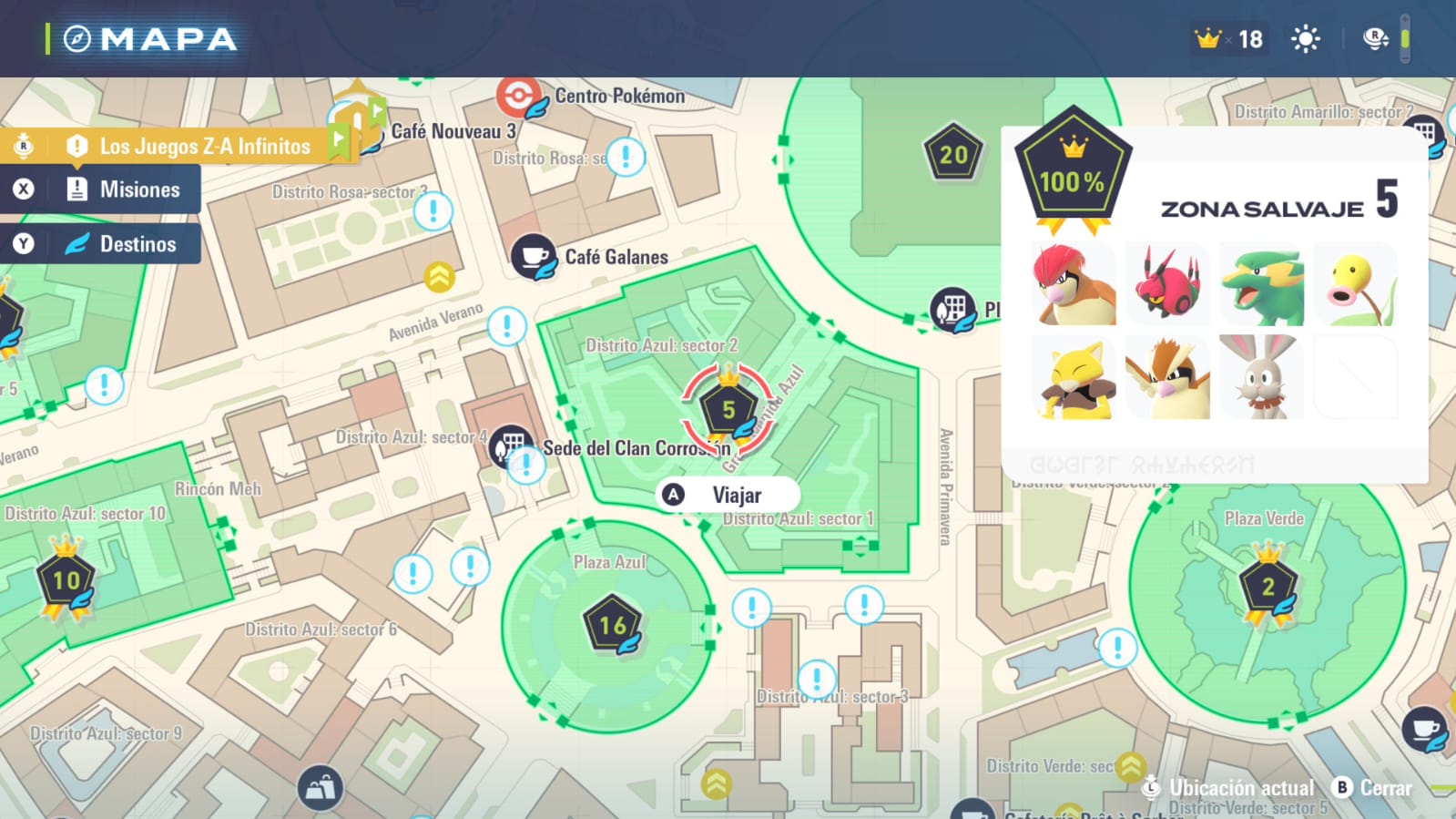Image resolution: width=1456 pixels, height=819 pixels.
Task: Select the Wild Zone 20 marker
Action: coord(953,155)
